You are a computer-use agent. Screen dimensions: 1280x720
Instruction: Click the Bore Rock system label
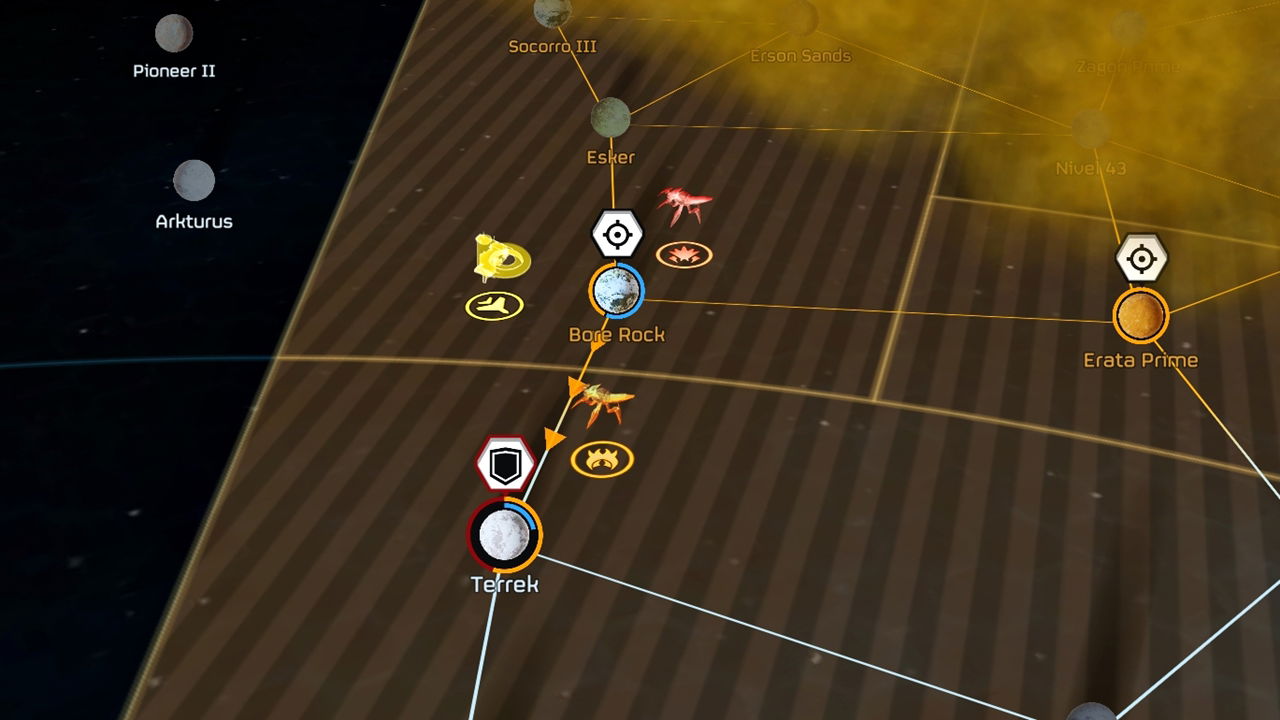[617, 334]
